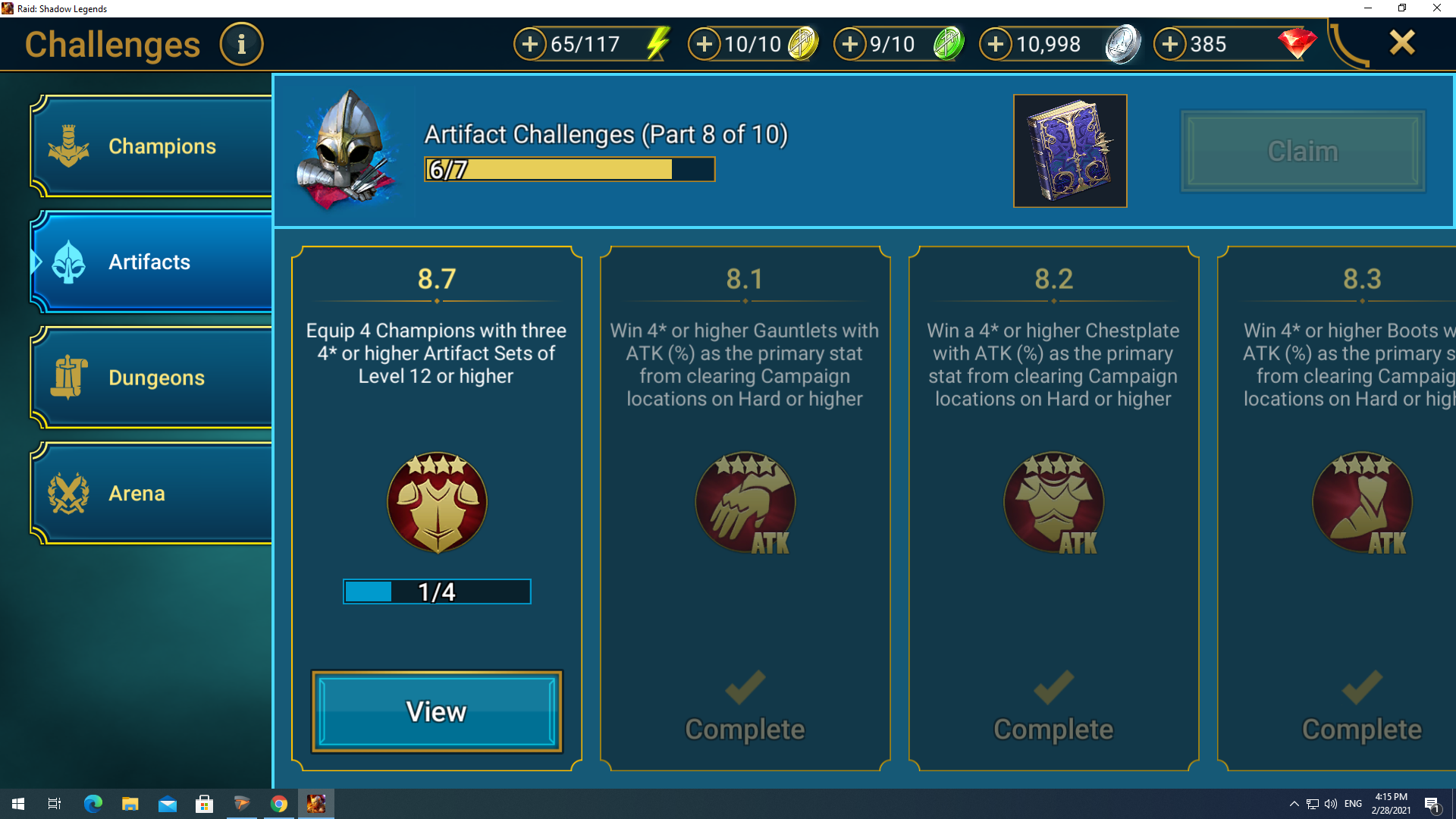The height and width of the screenshot is (819, 1456).
Task: Show the Arena challenges tab
Action: point(152,494)
